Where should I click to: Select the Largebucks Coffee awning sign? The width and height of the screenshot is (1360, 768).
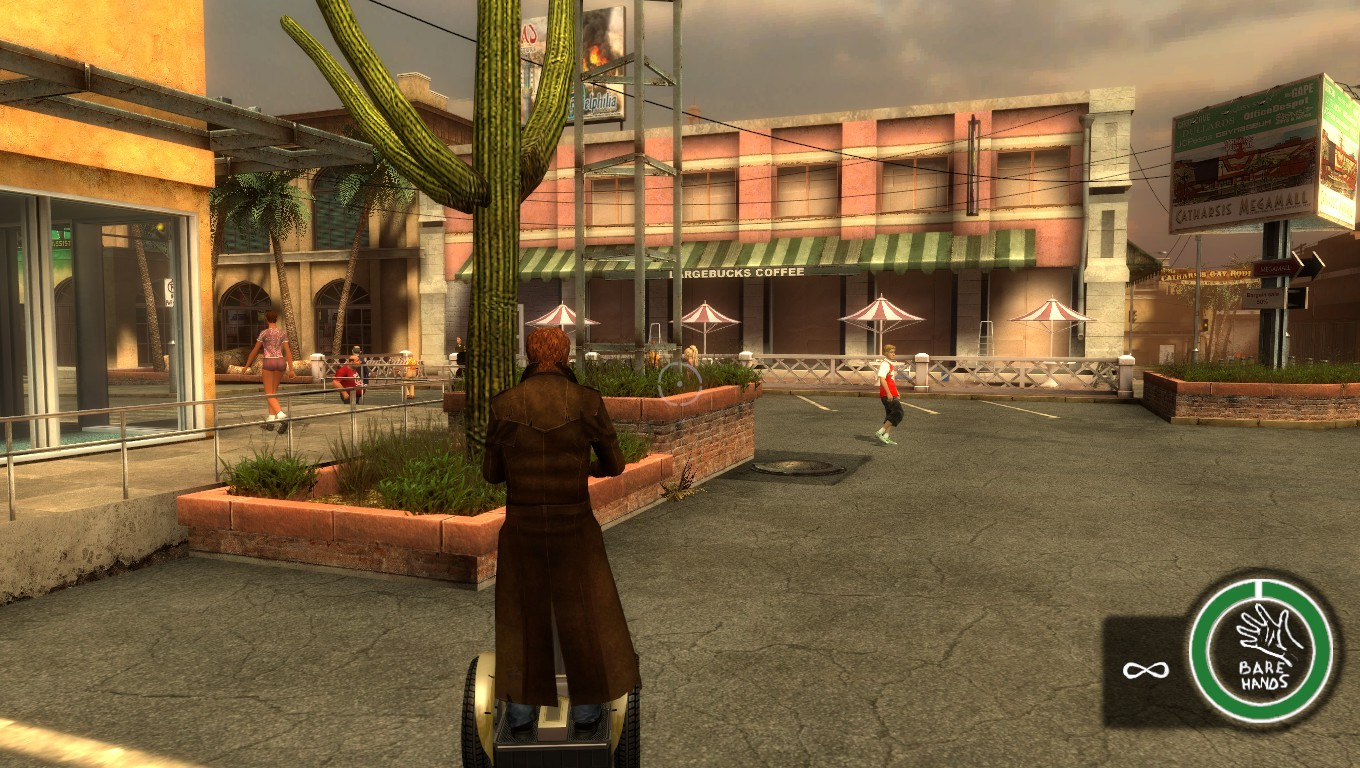736,272
